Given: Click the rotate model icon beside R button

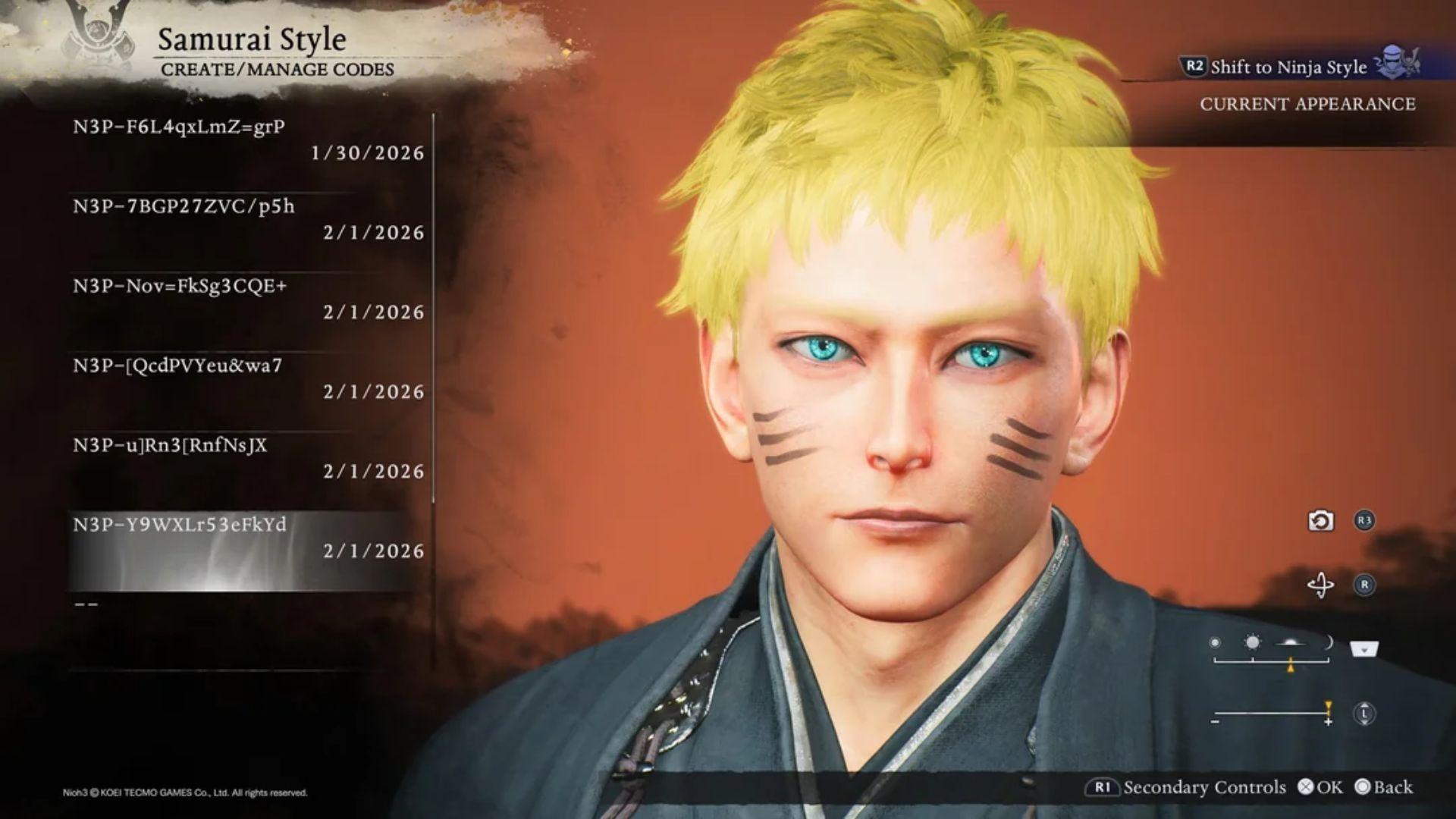Looking at the screenshot, I should pos(1322,584).
